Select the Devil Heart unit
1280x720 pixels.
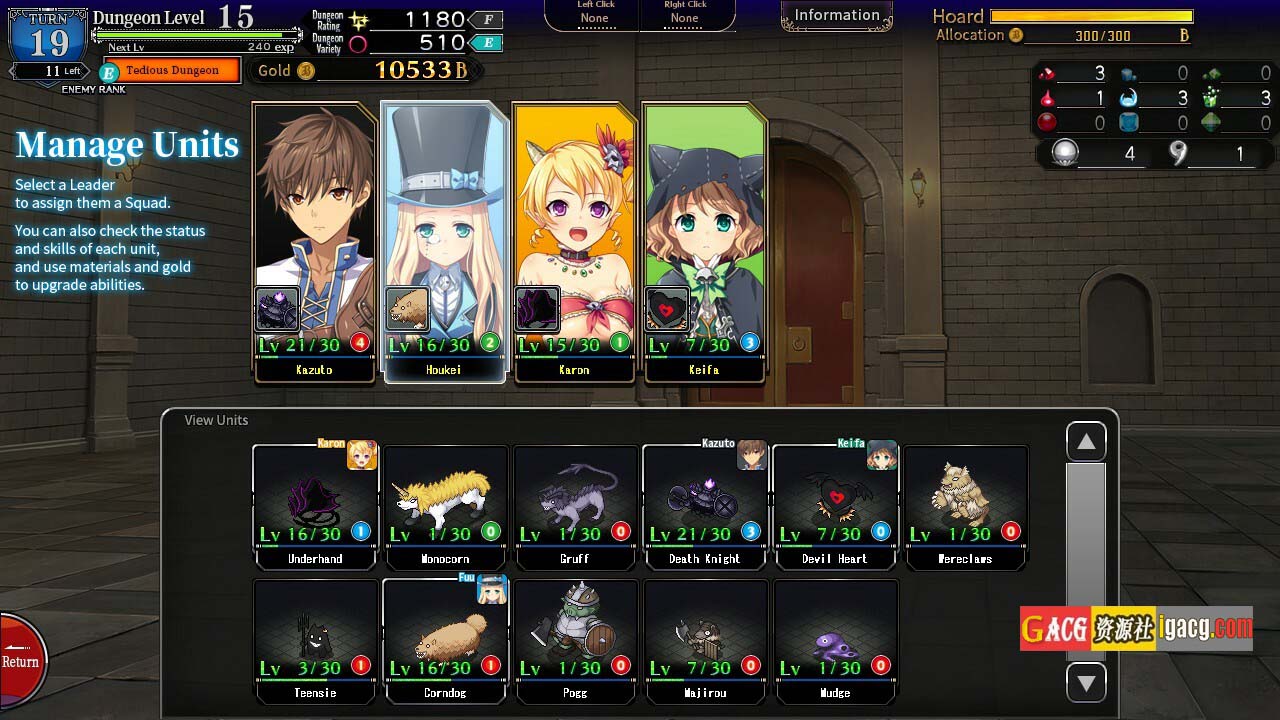coord(835,507)
